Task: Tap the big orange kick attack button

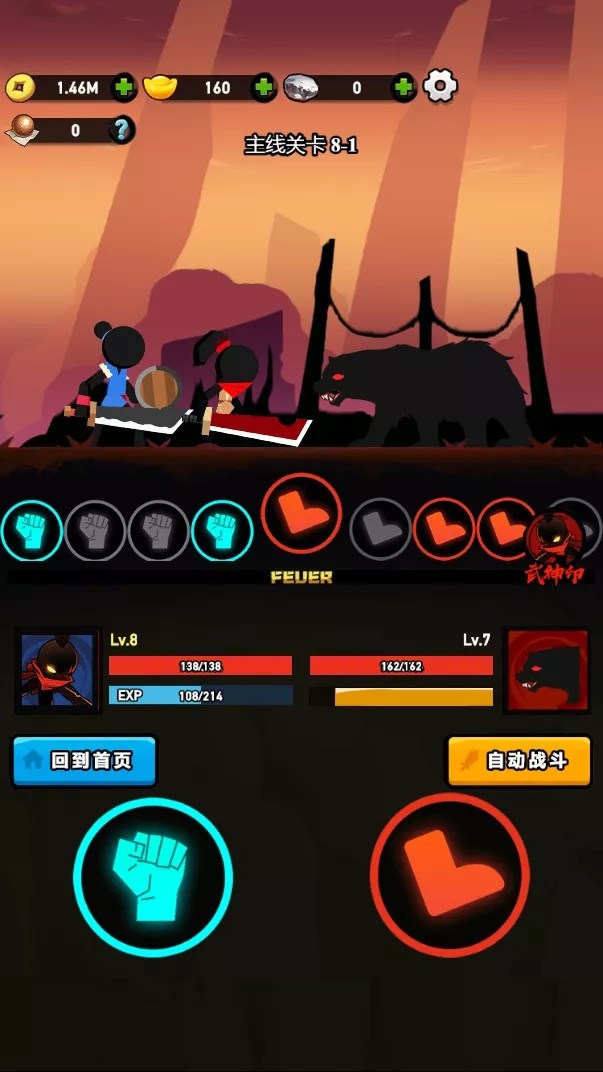Action: coord(449,875)
